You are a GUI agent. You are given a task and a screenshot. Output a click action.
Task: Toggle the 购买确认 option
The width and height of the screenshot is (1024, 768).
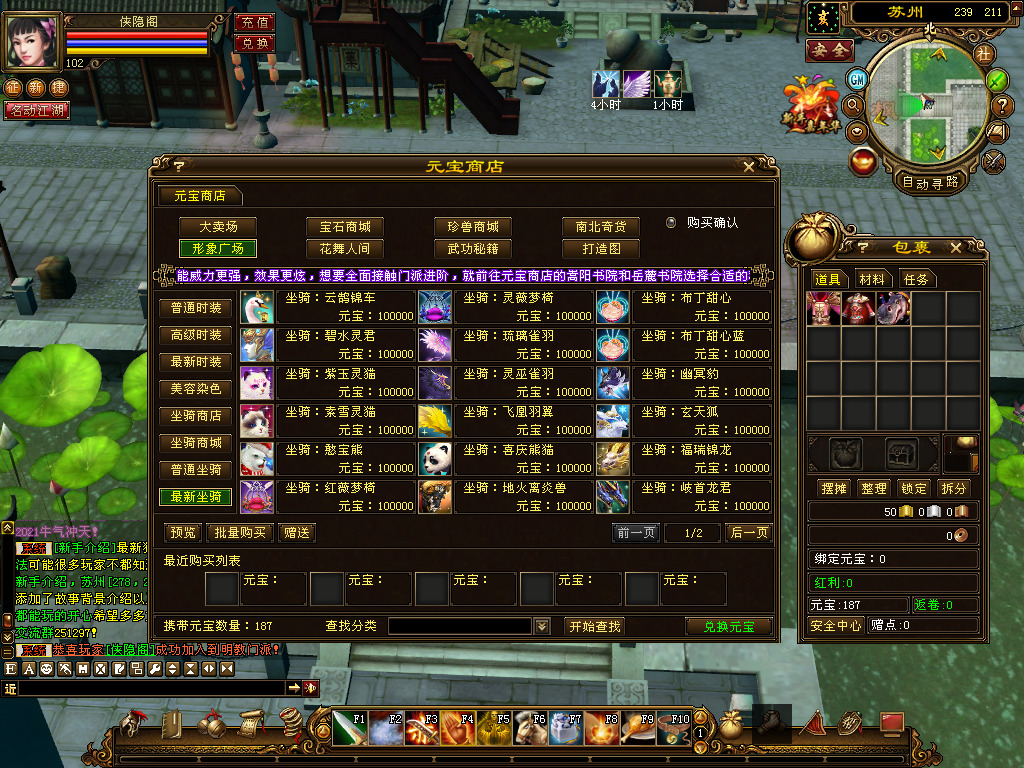tap(672, 222)
